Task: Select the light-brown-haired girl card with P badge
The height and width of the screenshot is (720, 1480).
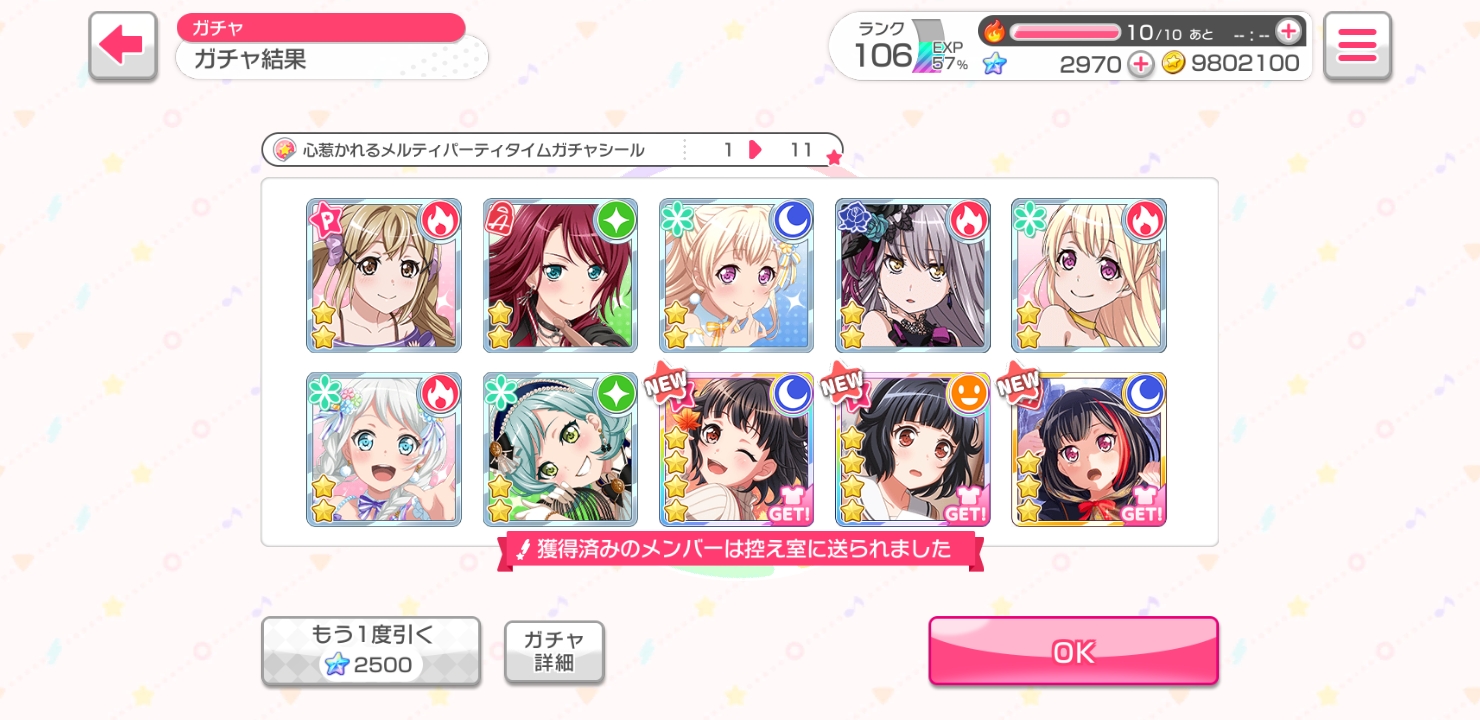Action: pos(384,275)
